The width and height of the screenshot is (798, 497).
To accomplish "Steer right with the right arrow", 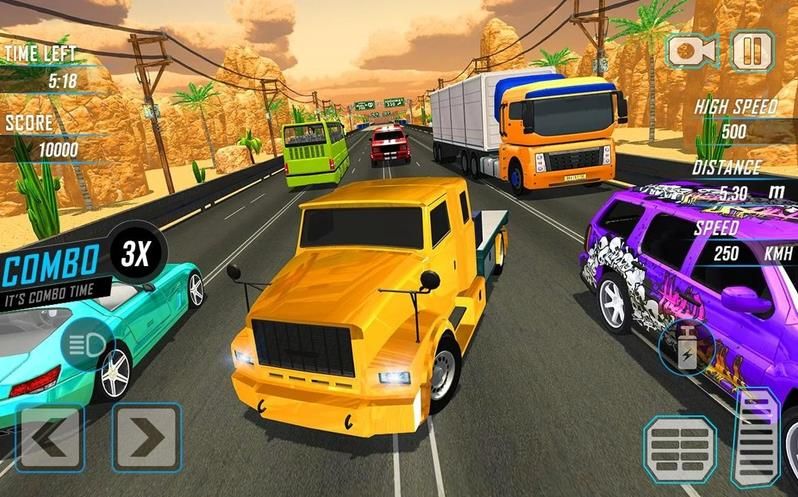I will pos(146,437).
